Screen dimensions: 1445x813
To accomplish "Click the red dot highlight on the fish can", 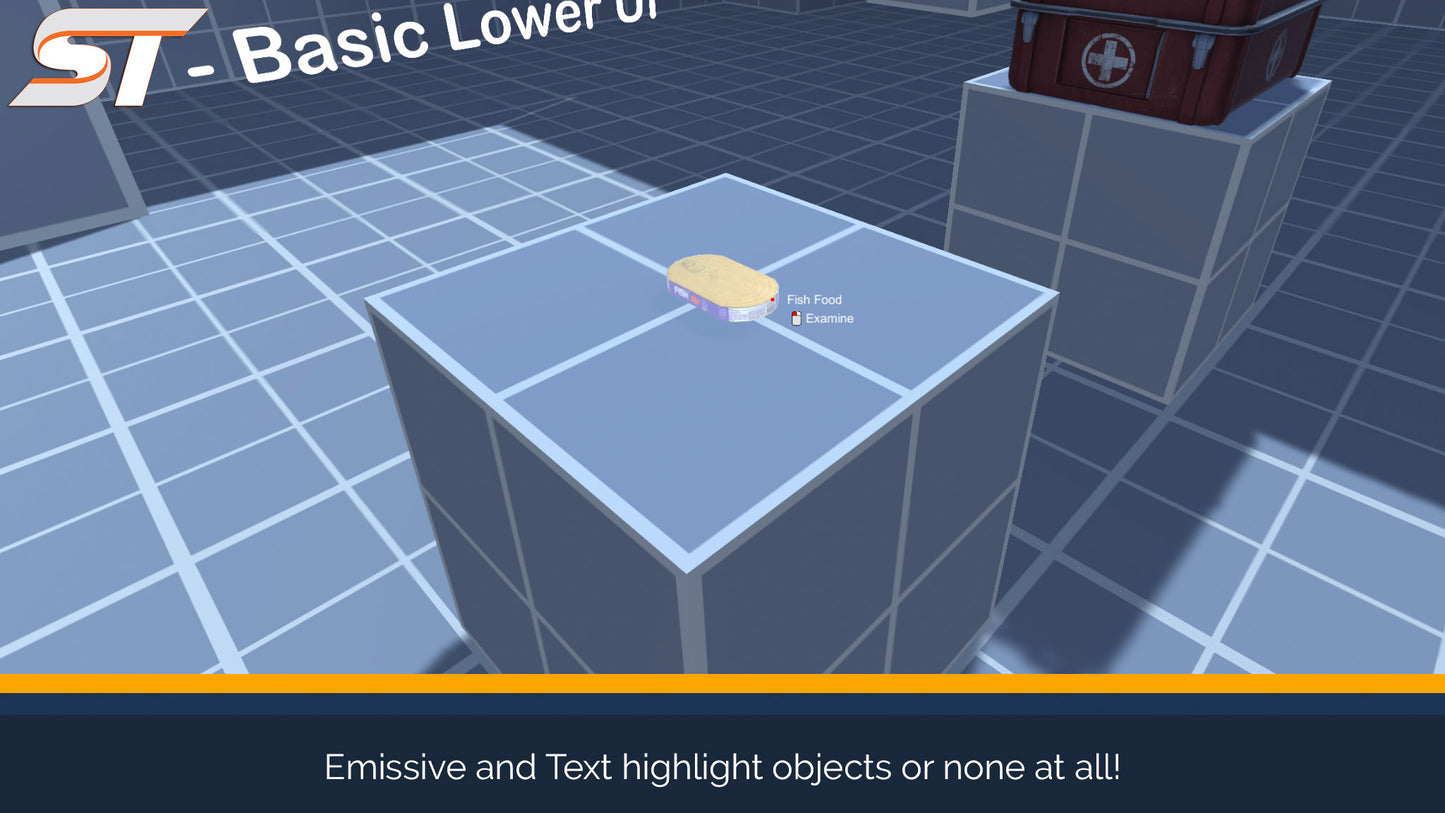I will 773,300.
